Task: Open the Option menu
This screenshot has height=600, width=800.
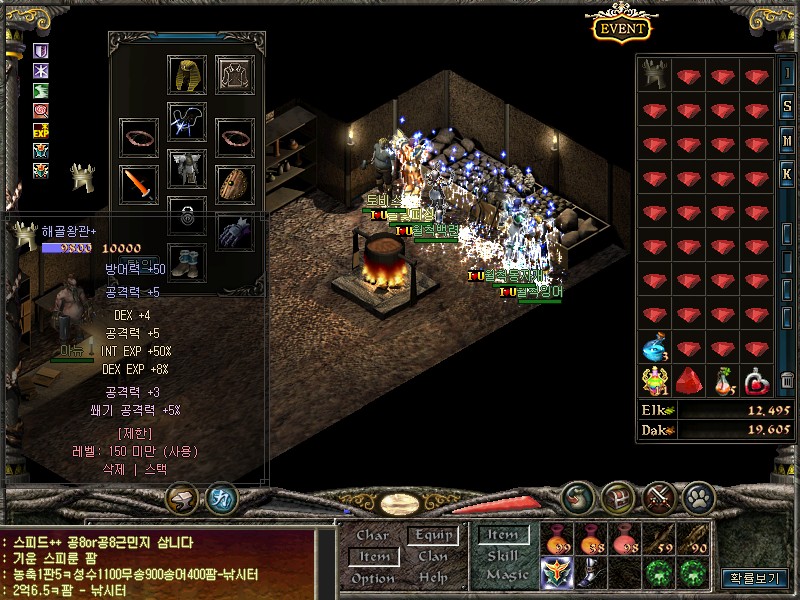Action: pyautogui.click(x=373, y=578)
